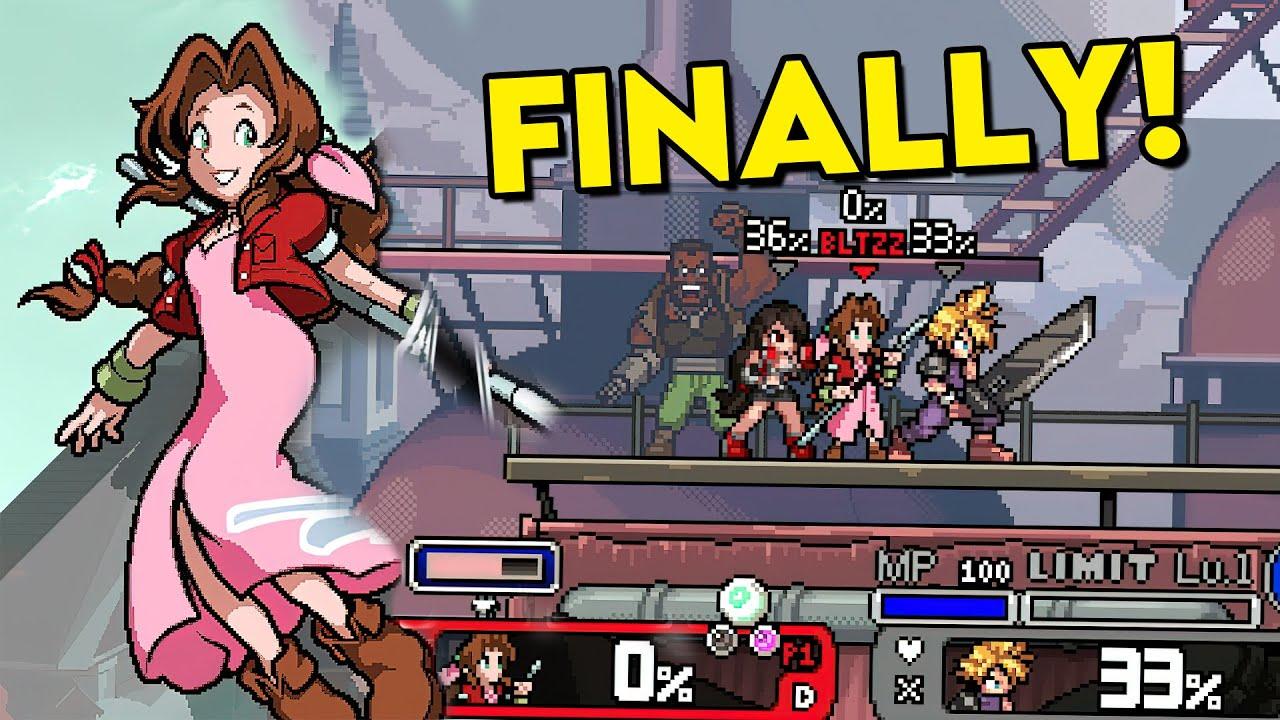Click the heart icon beside Cloud's portrait
This screenshot has width=1280, height=720.
click(908, 650)
